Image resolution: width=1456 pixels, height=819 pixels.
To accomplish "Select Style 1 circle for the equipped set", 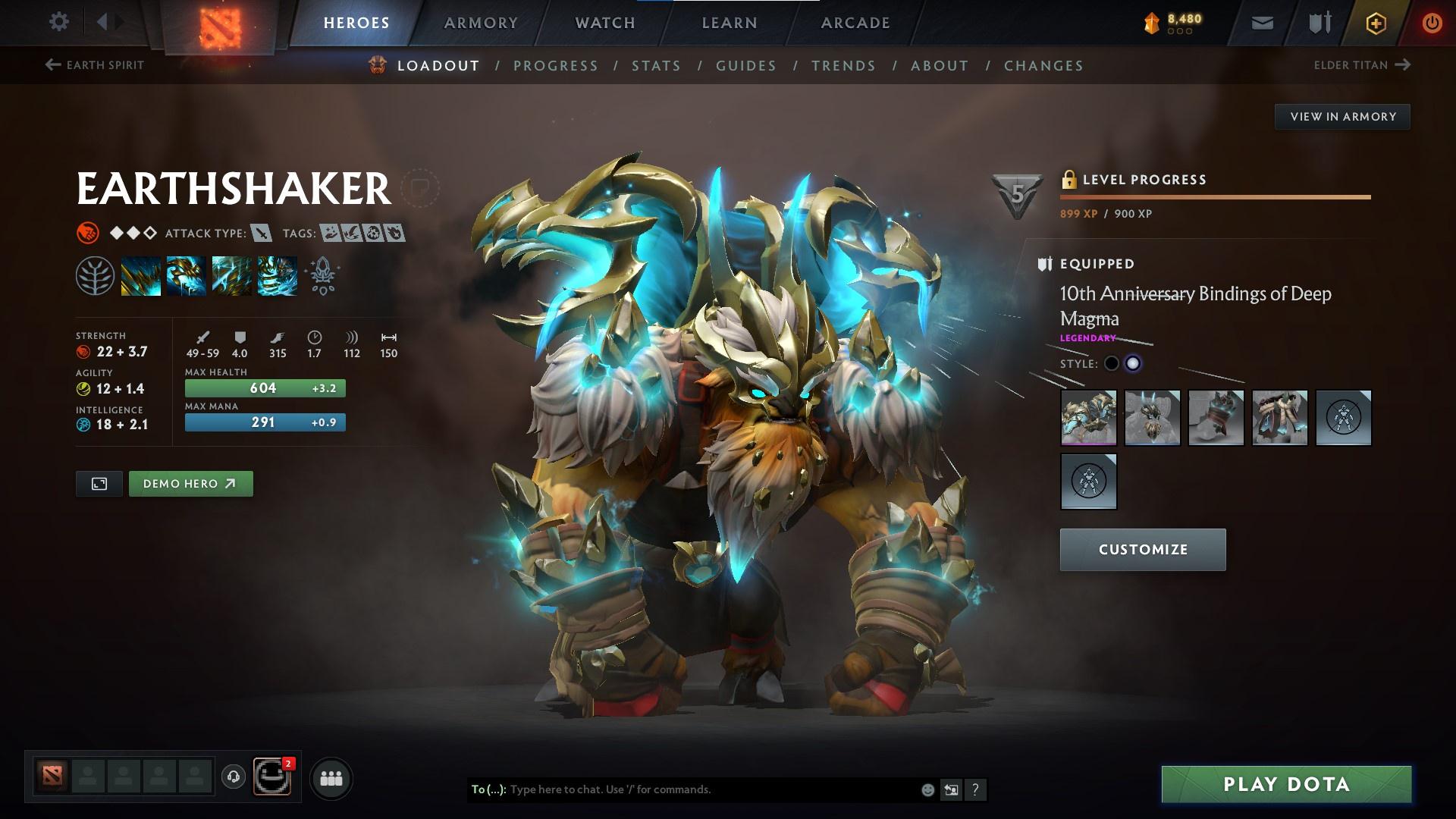I will coord(1112,363).
